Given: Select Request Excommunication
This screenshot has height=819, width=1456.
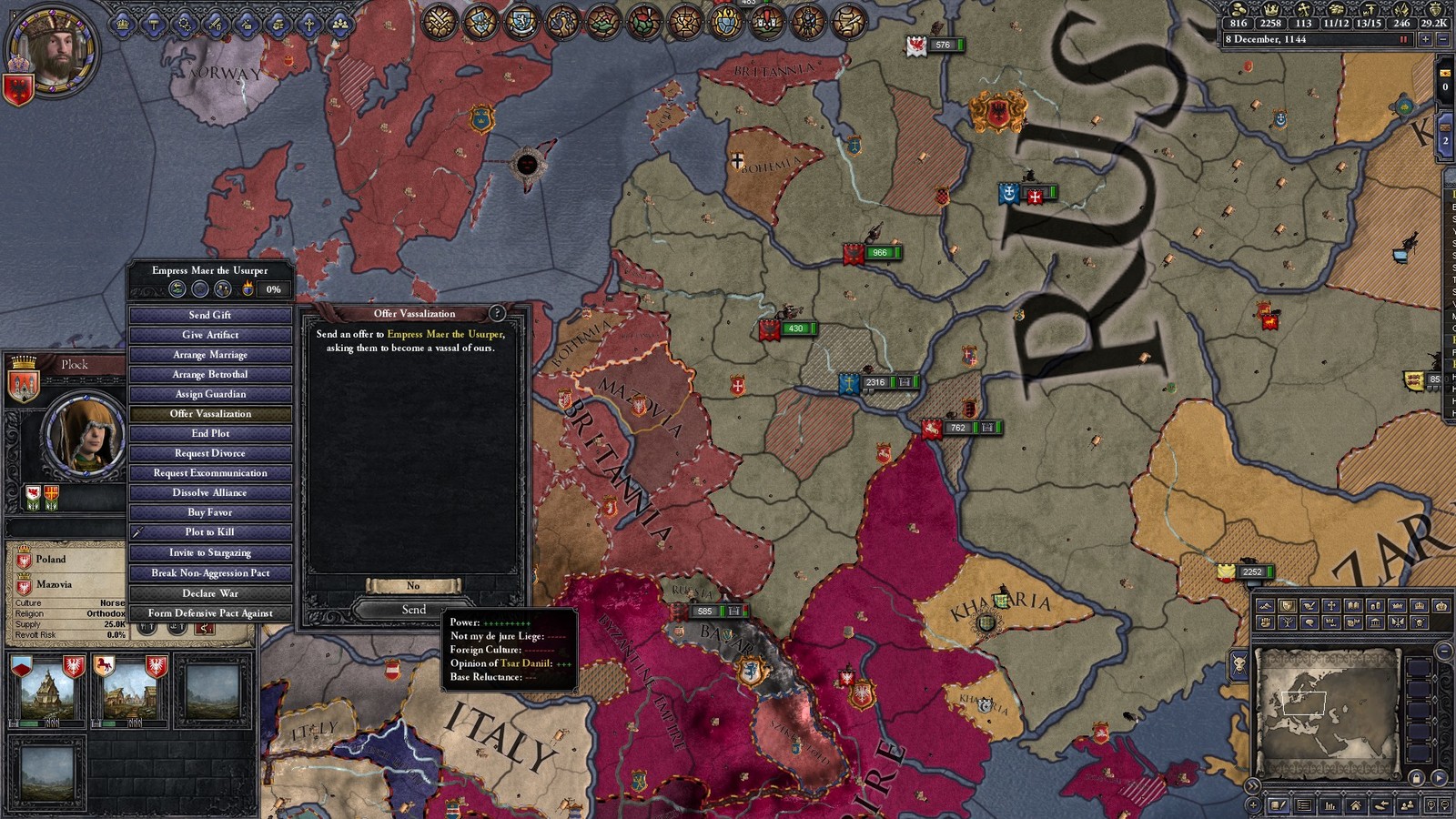Looking at the screenshot, I should click(210, 473).
